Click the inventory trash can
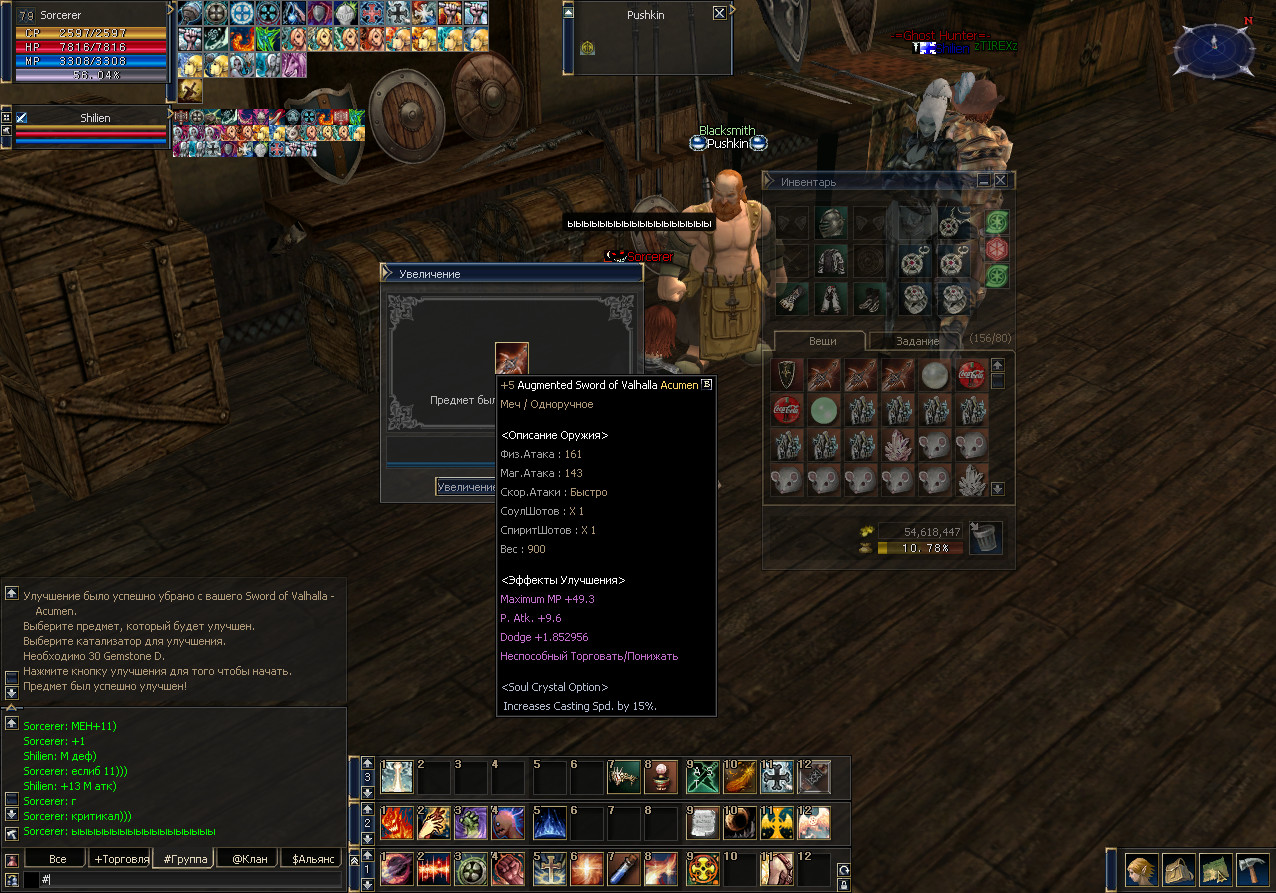This screenshot has height=893, width=1276. [x=986, y=538]
